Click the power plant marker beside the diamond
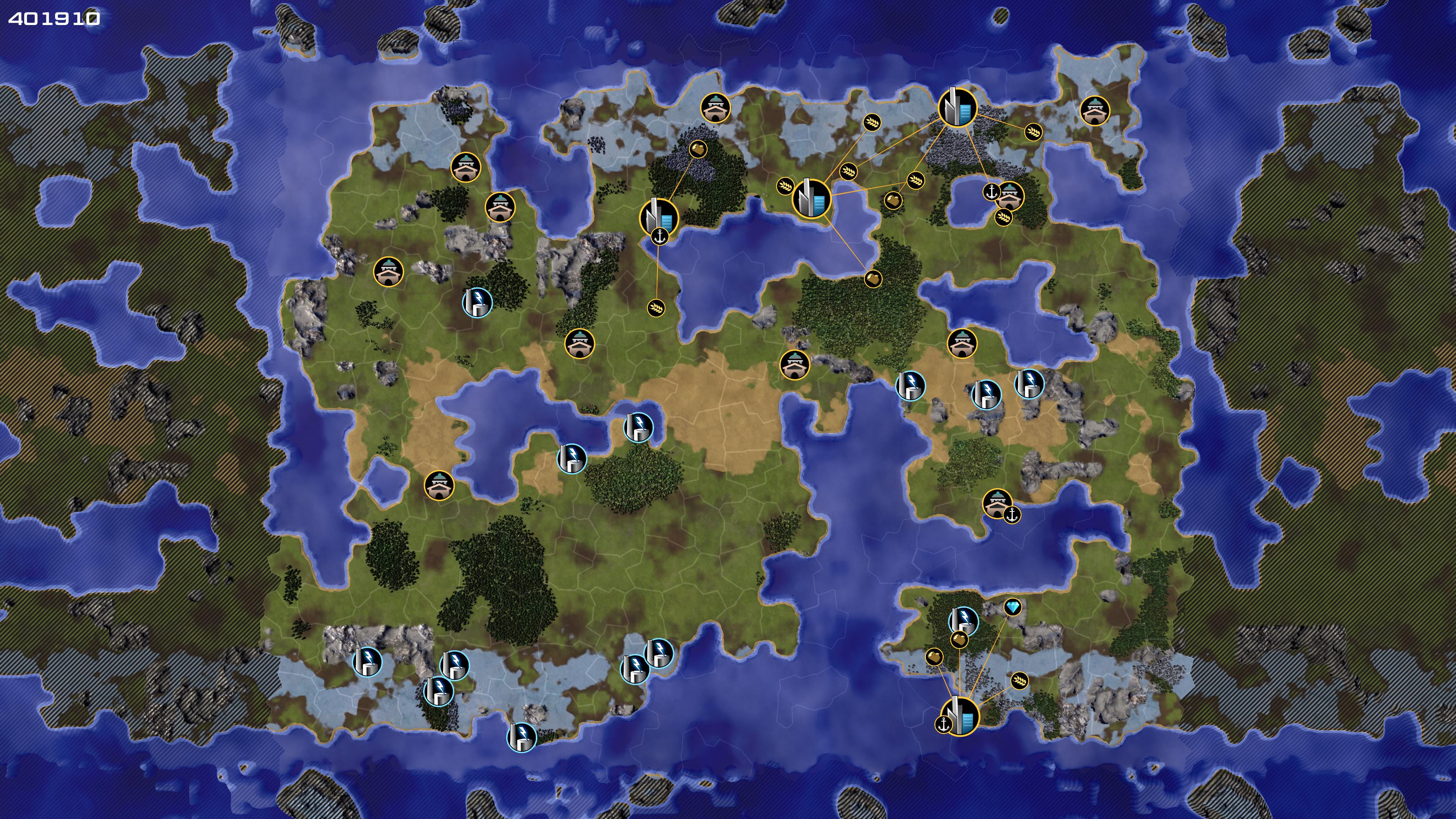 coord(963,620)
